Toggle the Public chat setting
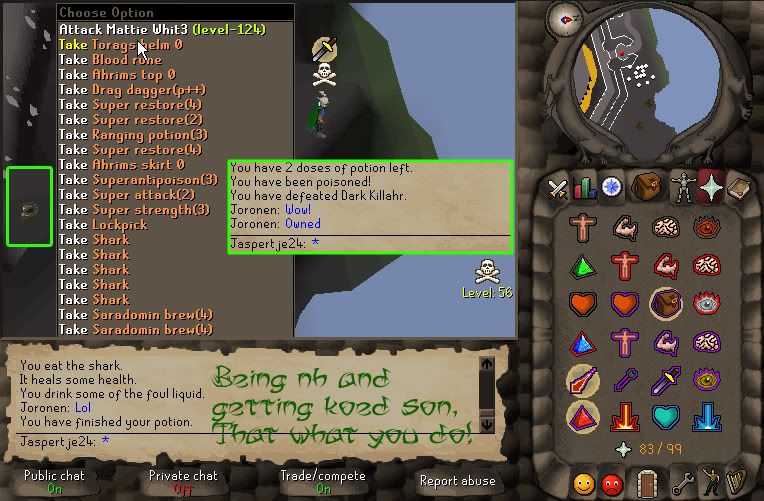The image size is (764, 501). pyautogui.click(x=54, y=481)
